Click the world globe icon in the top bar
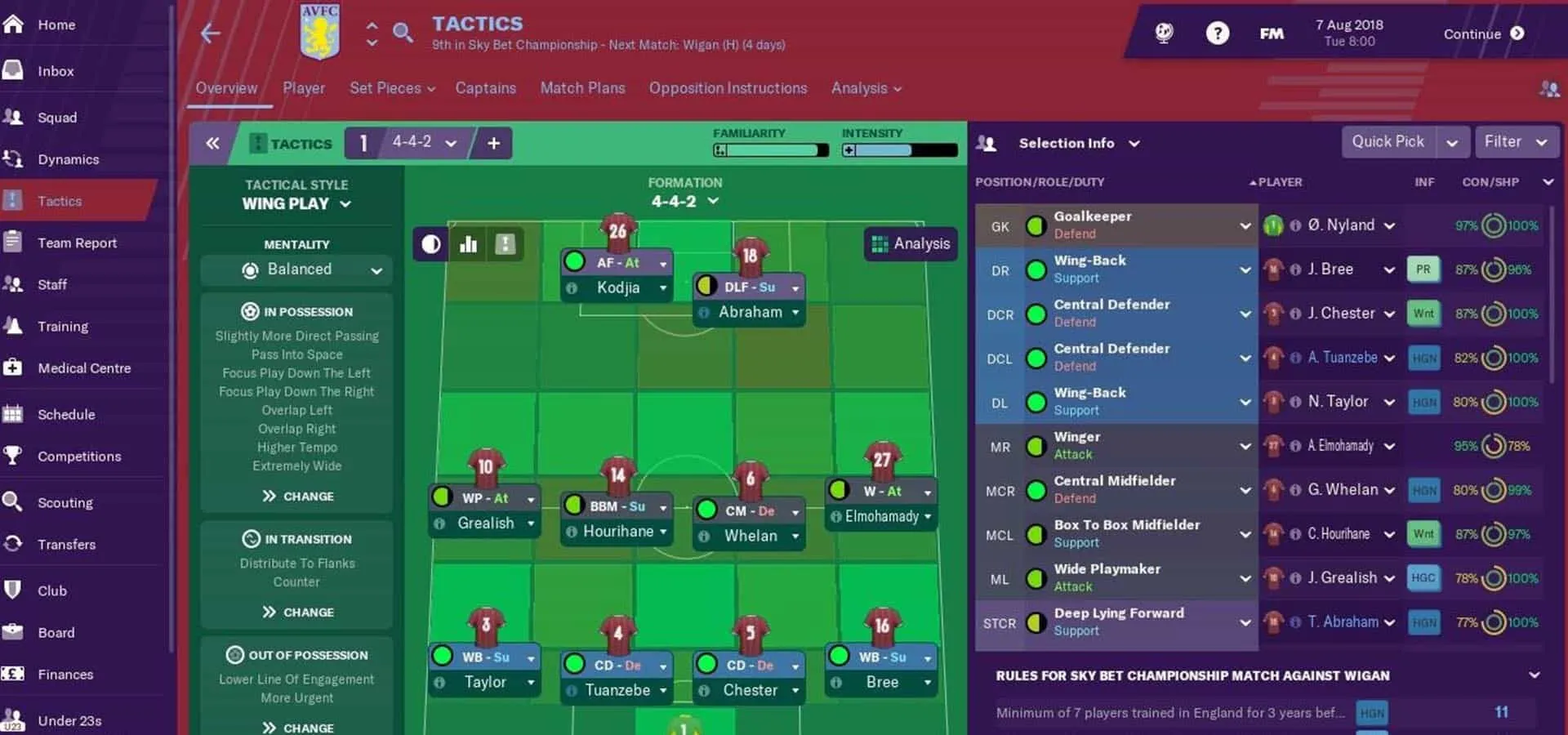 pos(1163,33)
